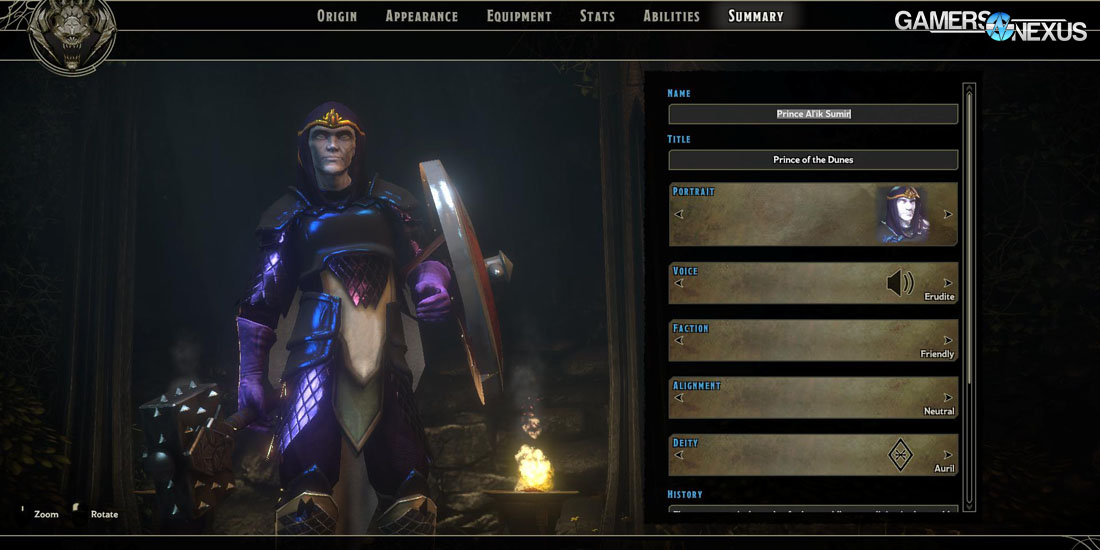
Task: Pick next Deity with right arrow
Action: pos(947,455)
